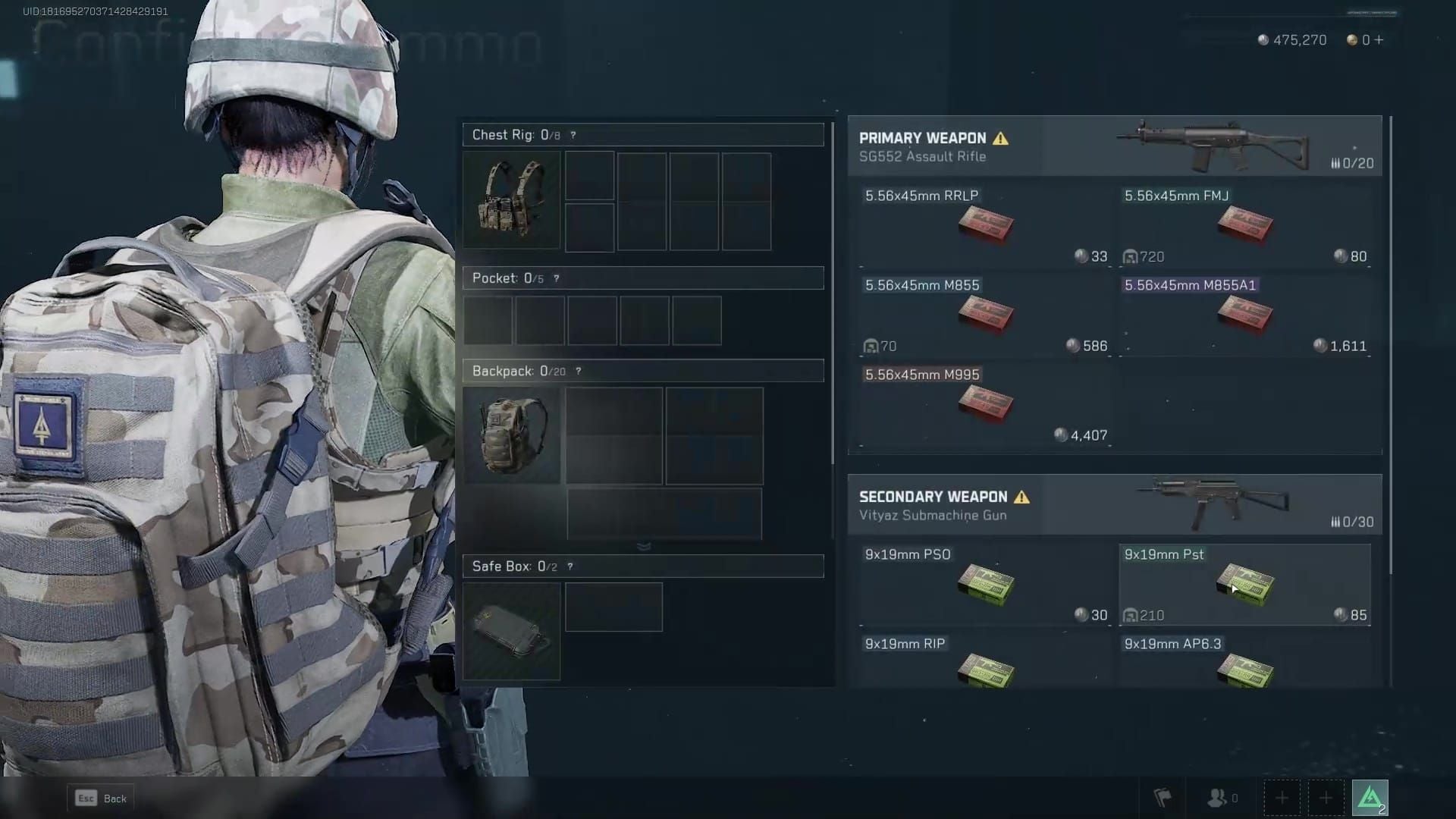Open the Chest Rig help question mark
The height and width of the screenshot is (819, 1456).
coord(571,135)
